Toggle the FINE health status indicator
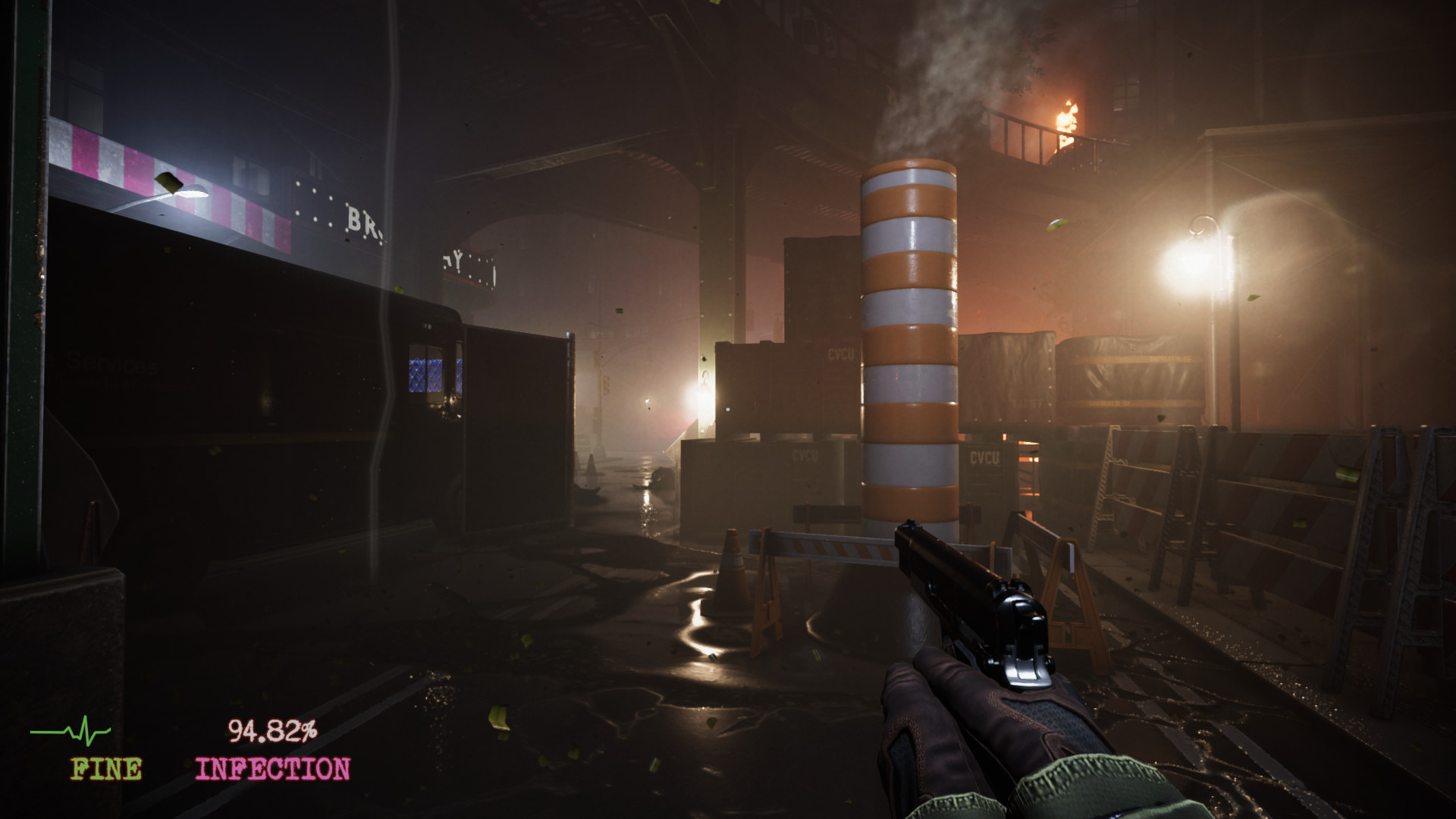Image resolution: width=1456 pixels, height=819 pixels. point(106,770)
